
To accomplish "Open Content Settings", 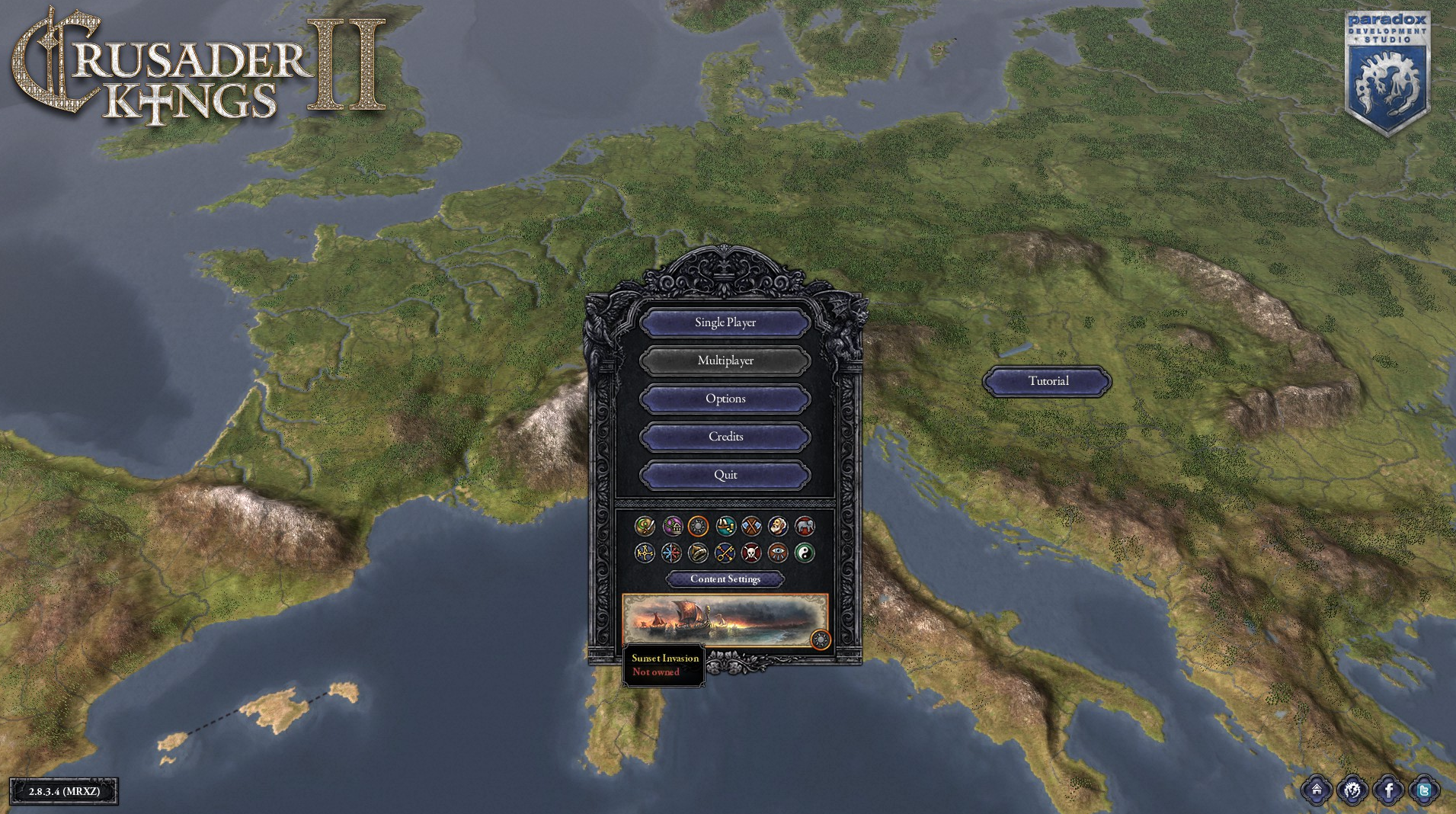I will point(725,579).
